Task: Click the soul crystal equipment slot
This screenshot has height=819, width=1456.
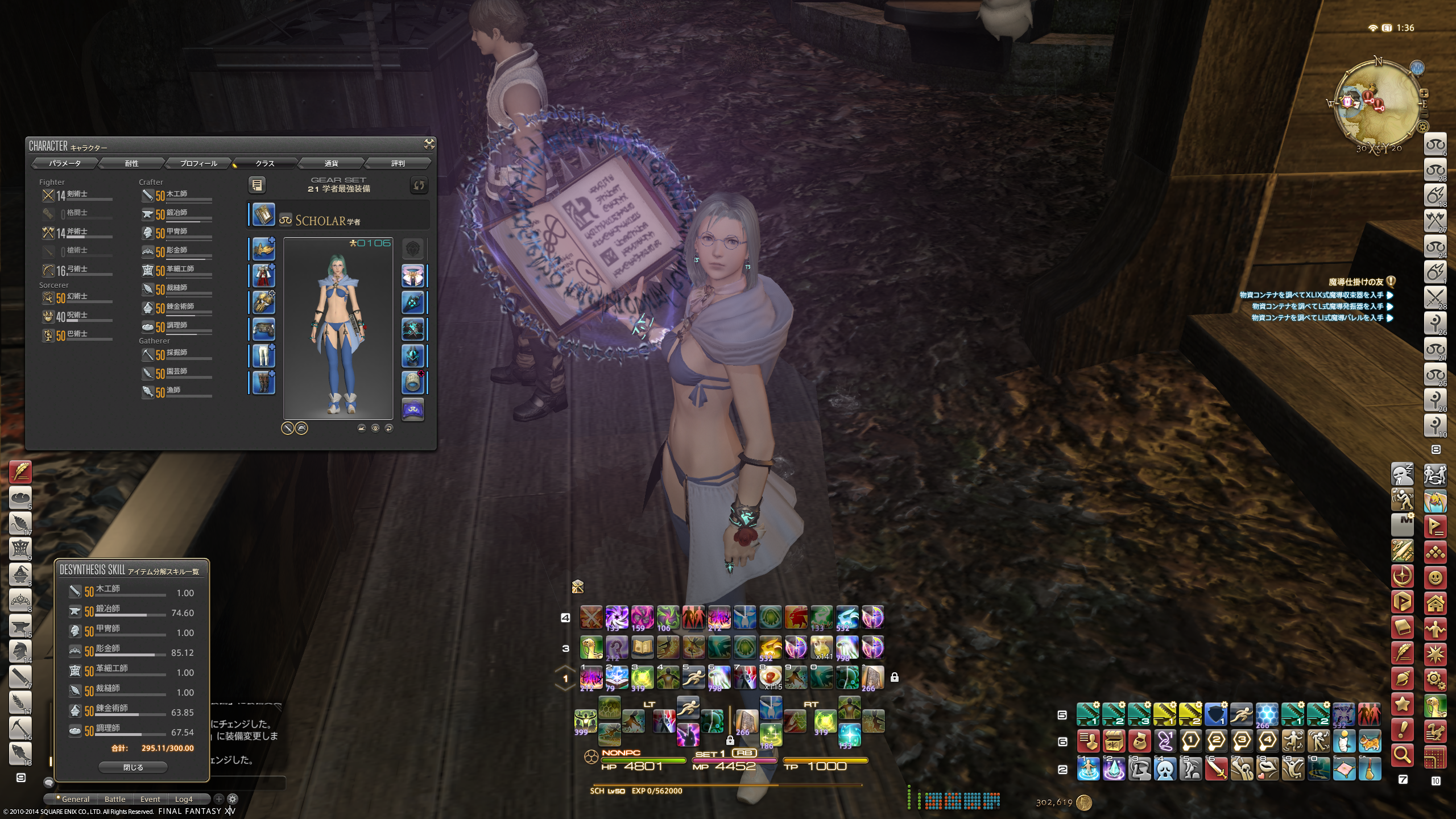Action: point(413,409)
